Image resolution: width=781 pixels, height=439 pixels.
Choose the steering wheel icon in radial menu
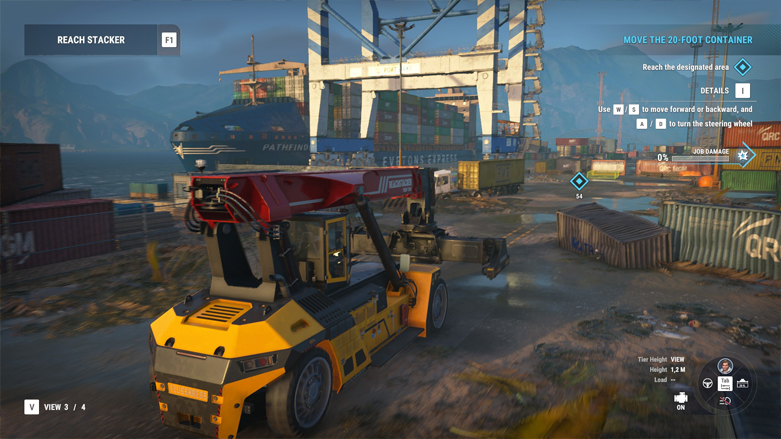(708, 384)
